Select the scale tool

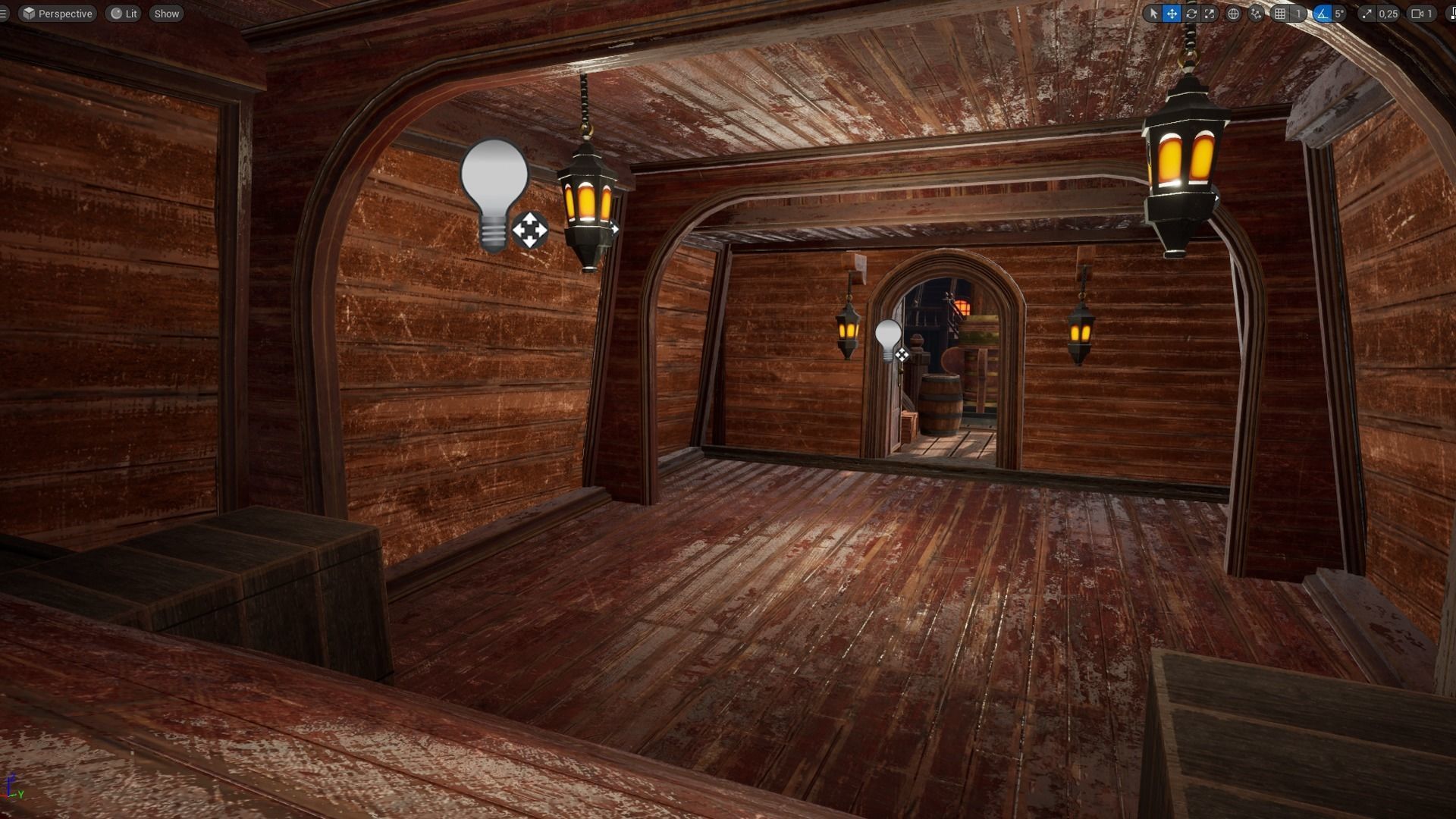(x=1210, y=14)
